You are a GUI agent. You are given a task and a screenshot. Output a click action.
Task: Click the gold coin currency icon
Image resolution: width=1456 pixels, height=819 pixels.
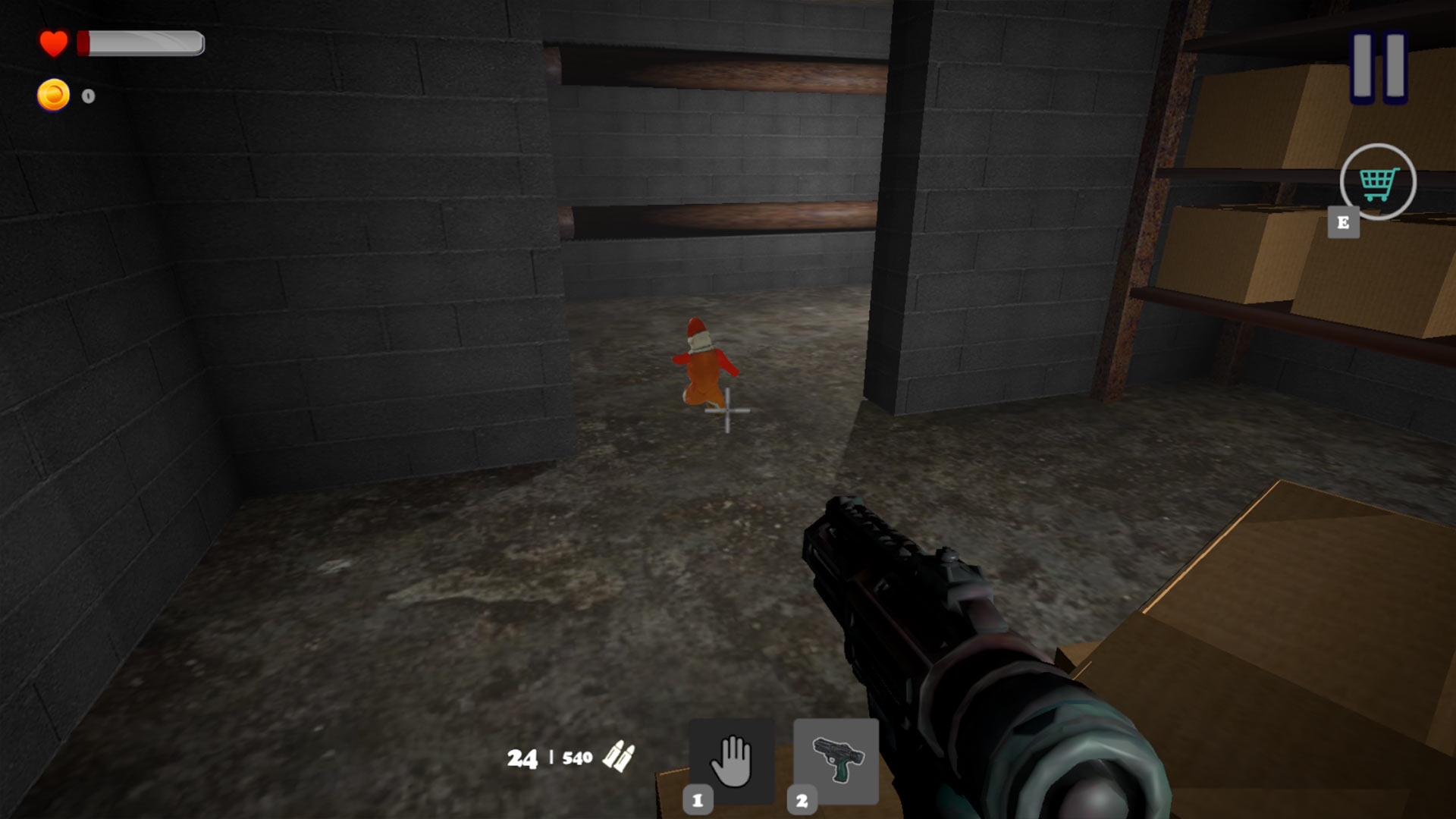click(52, 94)
